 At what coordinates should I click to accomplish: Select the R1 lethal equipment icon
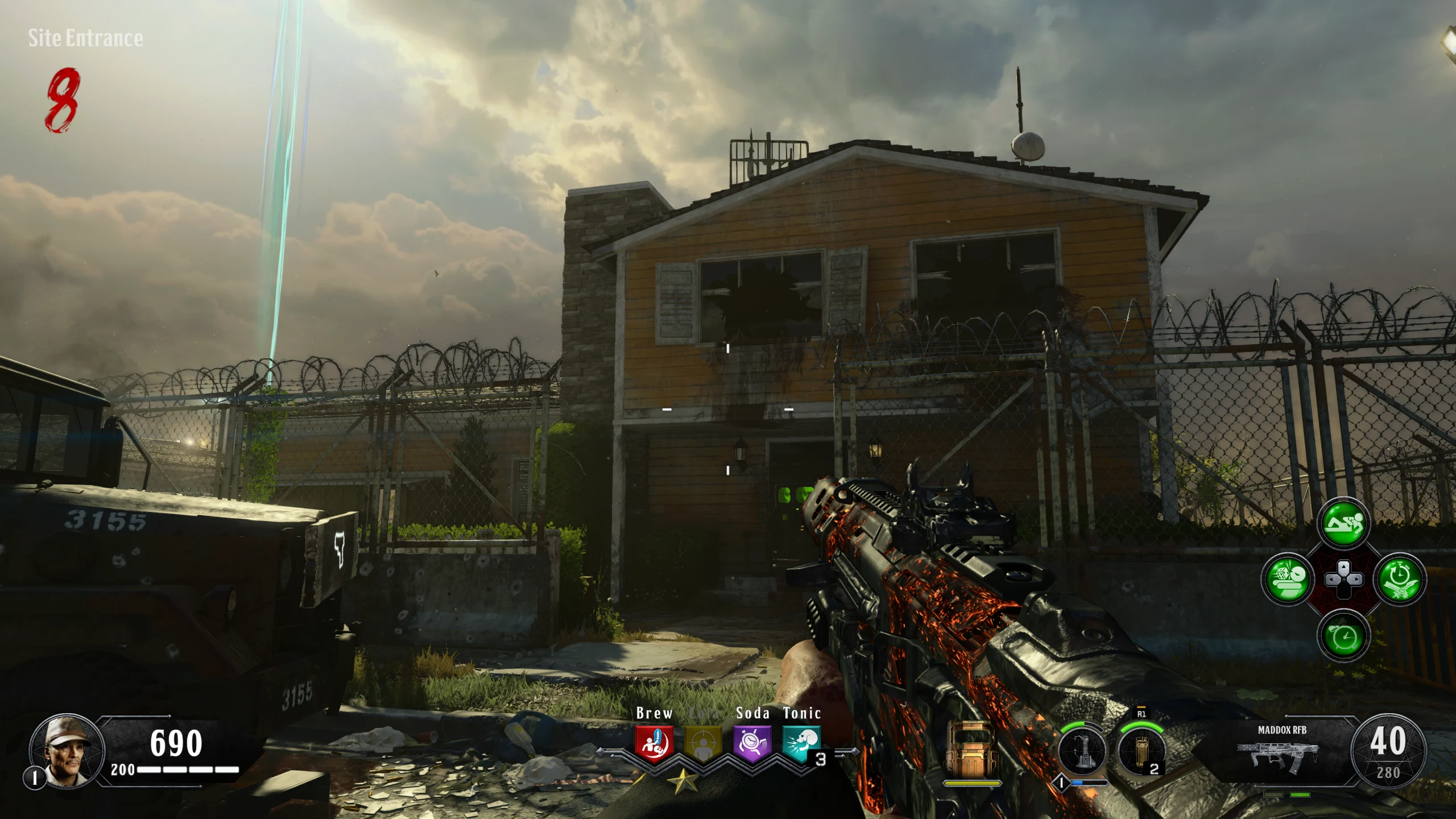[x=1141, y=751]
